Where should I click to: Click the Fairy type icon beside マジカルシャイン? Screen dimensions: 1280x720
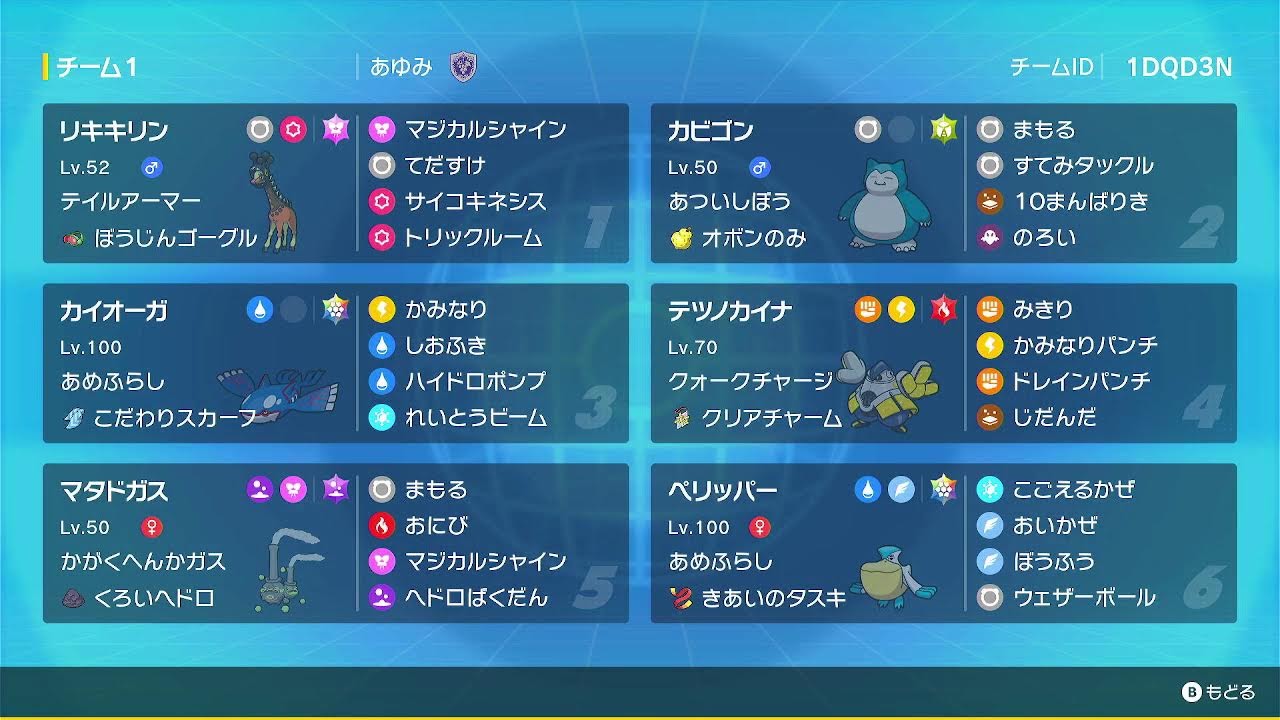tap(380, 129)
